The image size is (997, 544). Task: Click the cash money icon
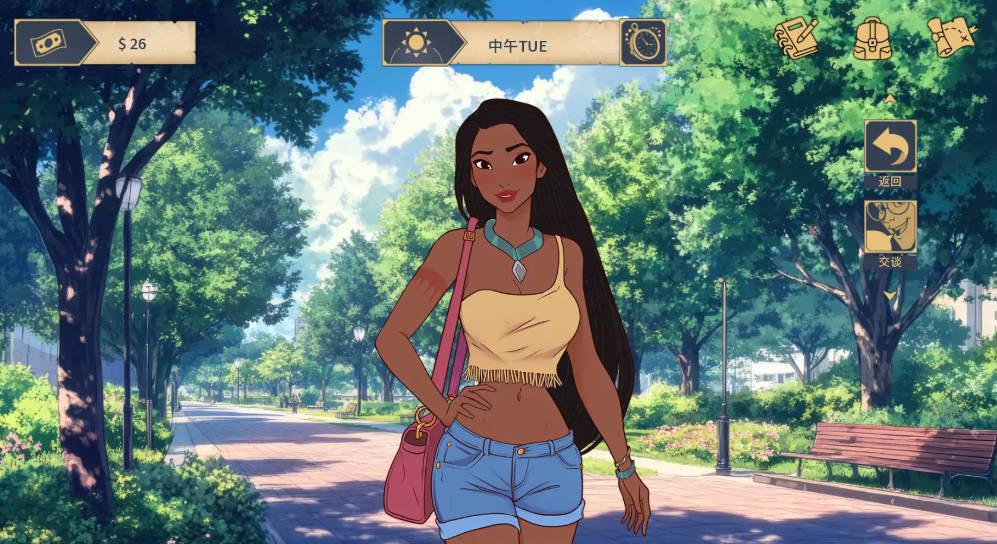[x=47, y=43]
